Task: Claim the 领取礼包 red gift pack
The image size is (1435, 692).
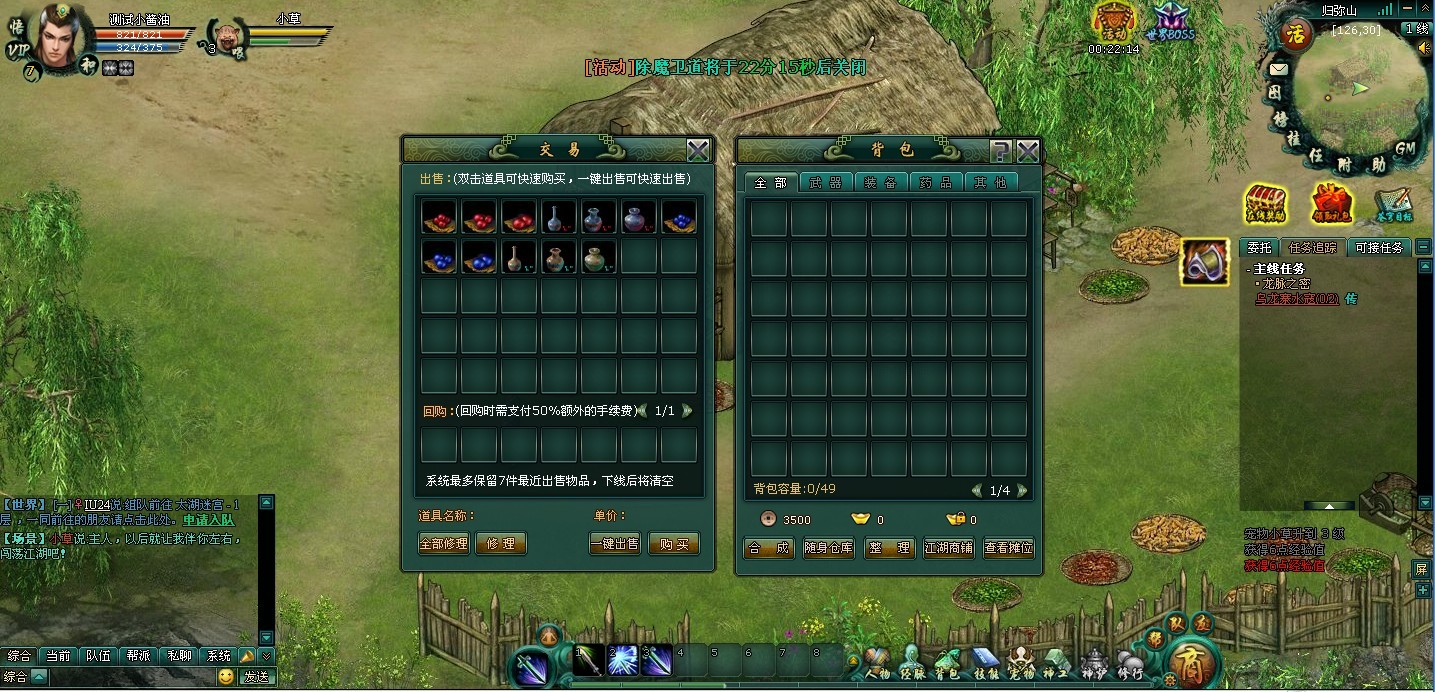Action: (1331, 204)
